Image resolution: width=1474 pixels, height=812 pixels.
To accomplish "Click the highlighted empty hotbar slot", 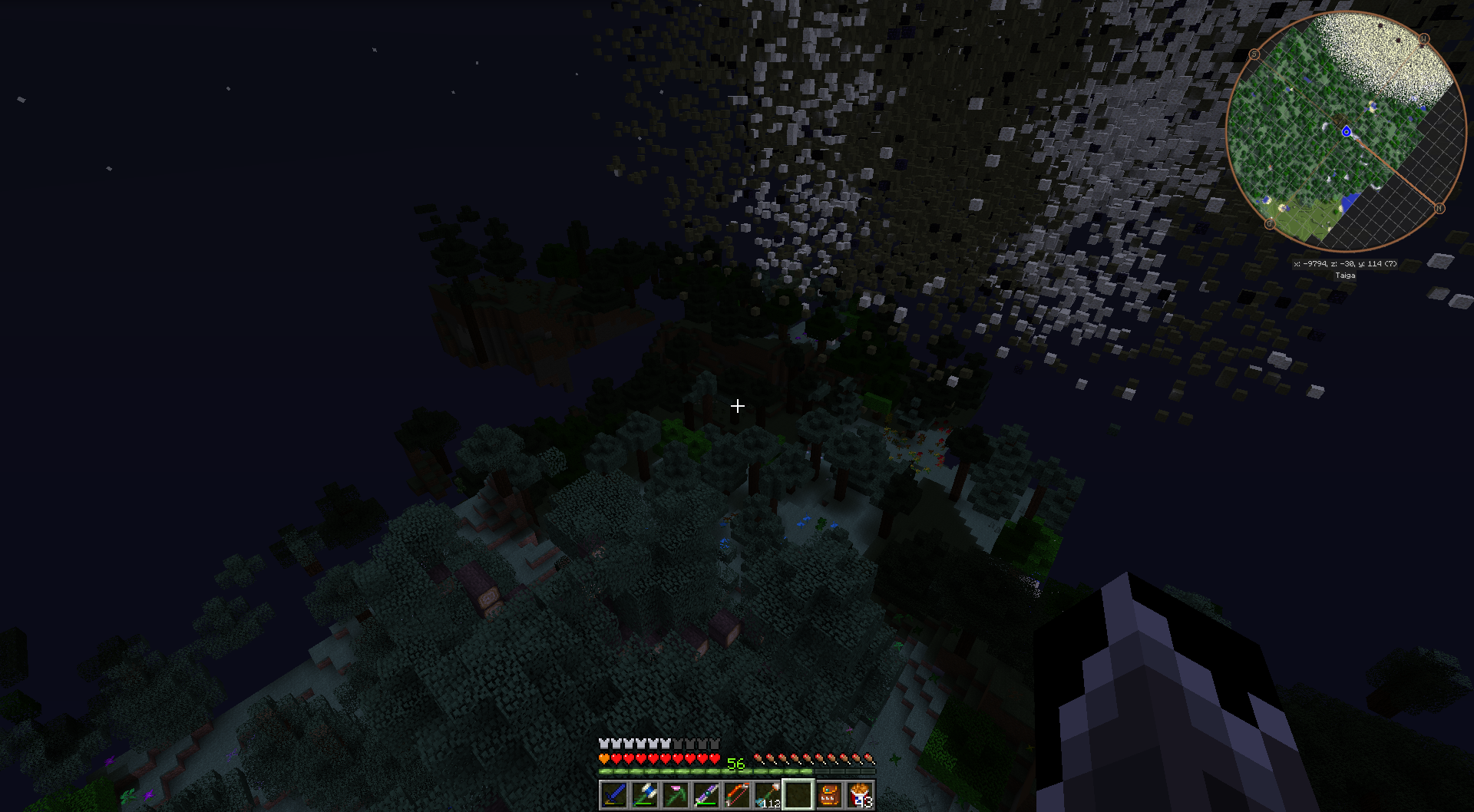I will click(x=798, y=794).
